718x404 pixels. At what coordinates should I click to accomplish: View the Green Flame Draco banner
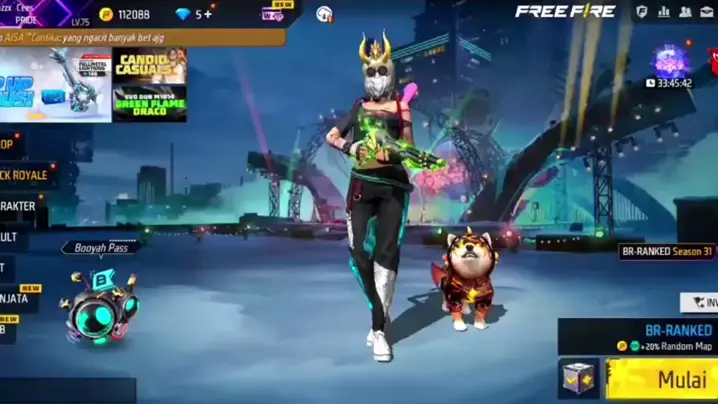pos(149,103)
